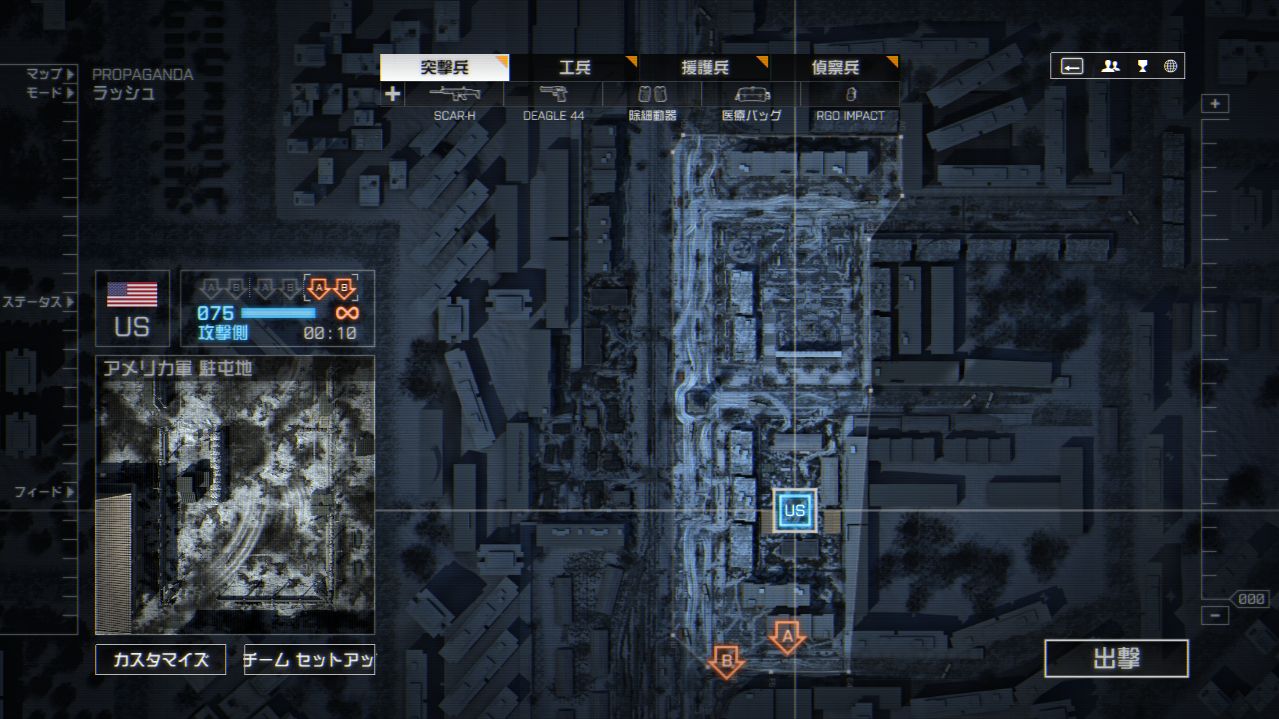Open the squad players icon at top right
This screenshot has height=719, width=1279.
(1110, 66)
